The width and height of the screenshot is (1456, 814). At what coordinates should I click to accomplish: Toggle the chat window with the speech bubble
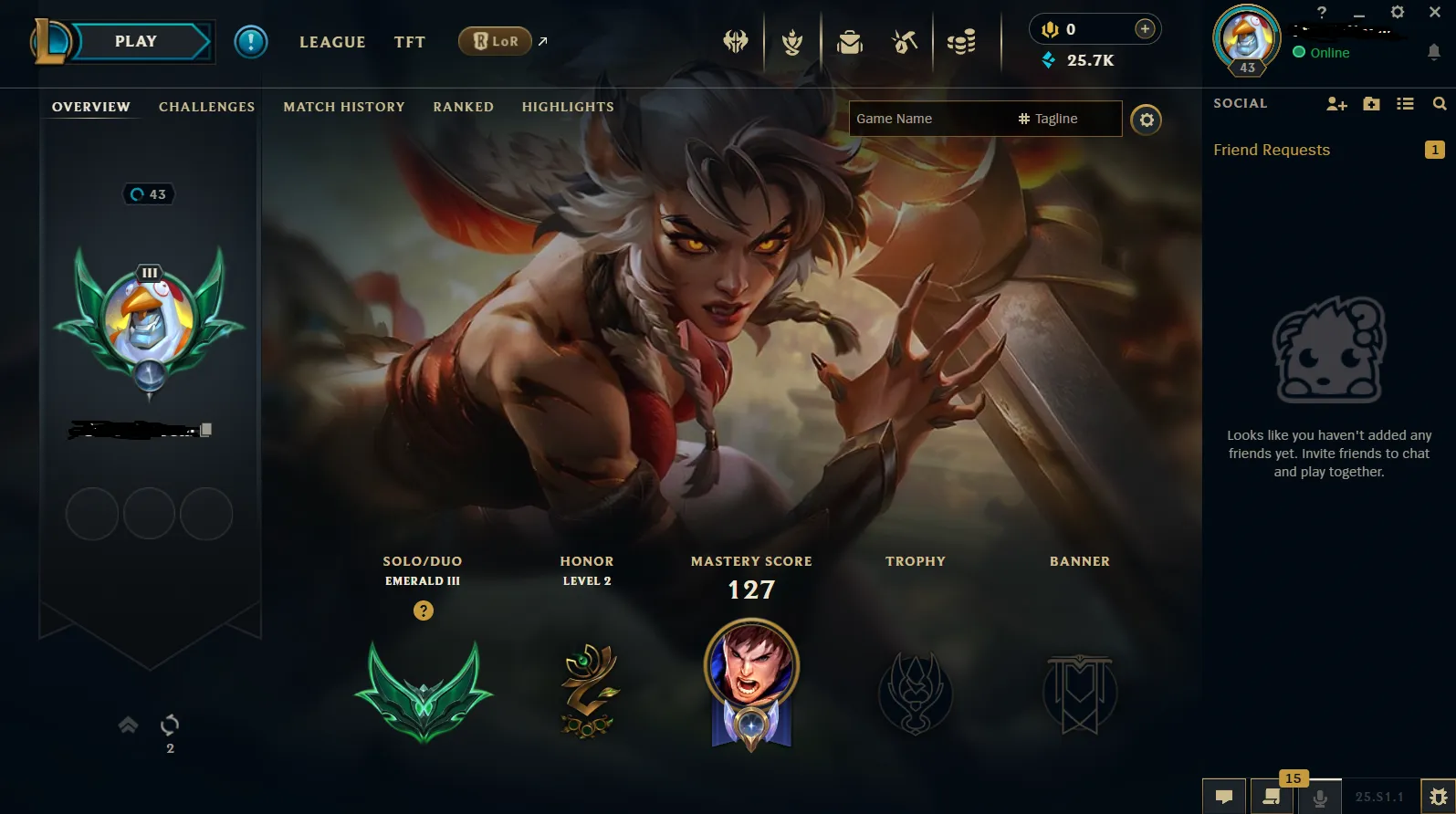[x=1223, y=797]
